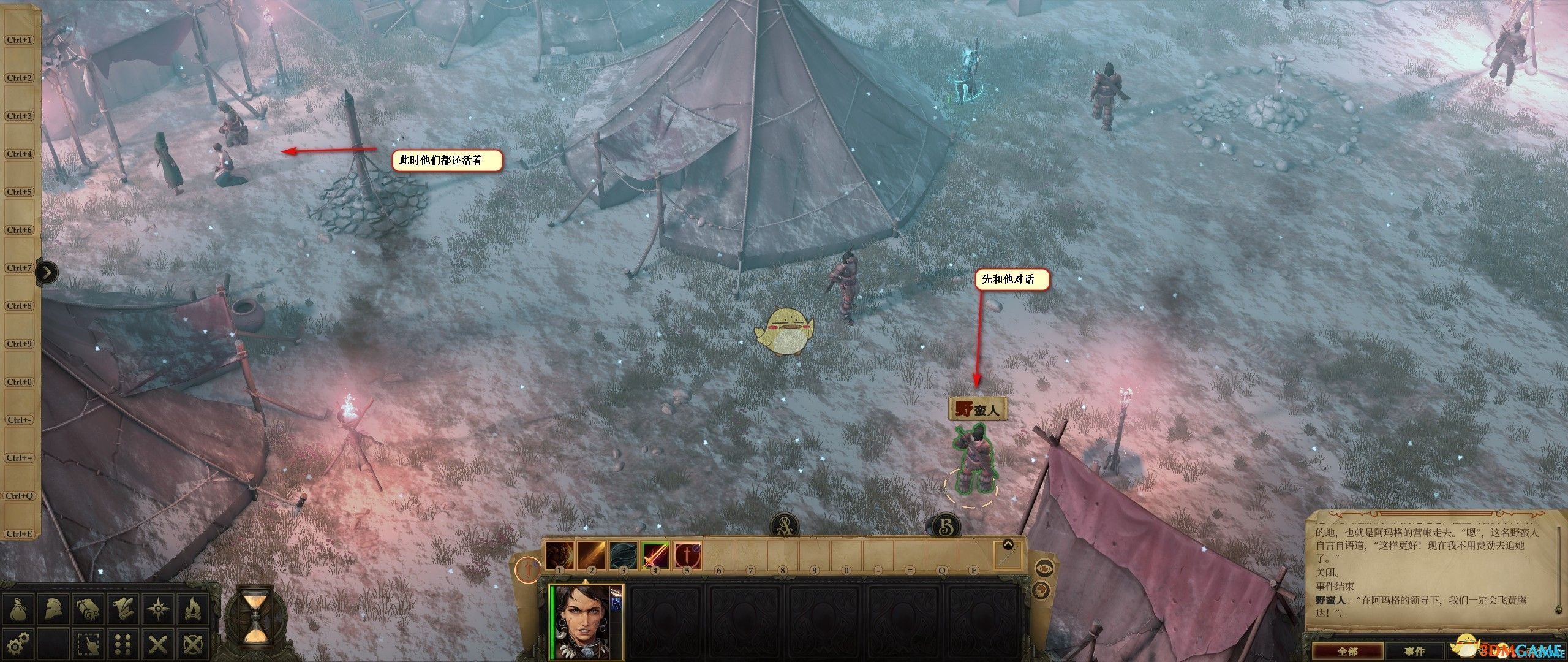The height and width of the screenshot is (662, 1568).
Task: Click the campfire rest icon
Action: pyautogui.click(x=193, y=609)
